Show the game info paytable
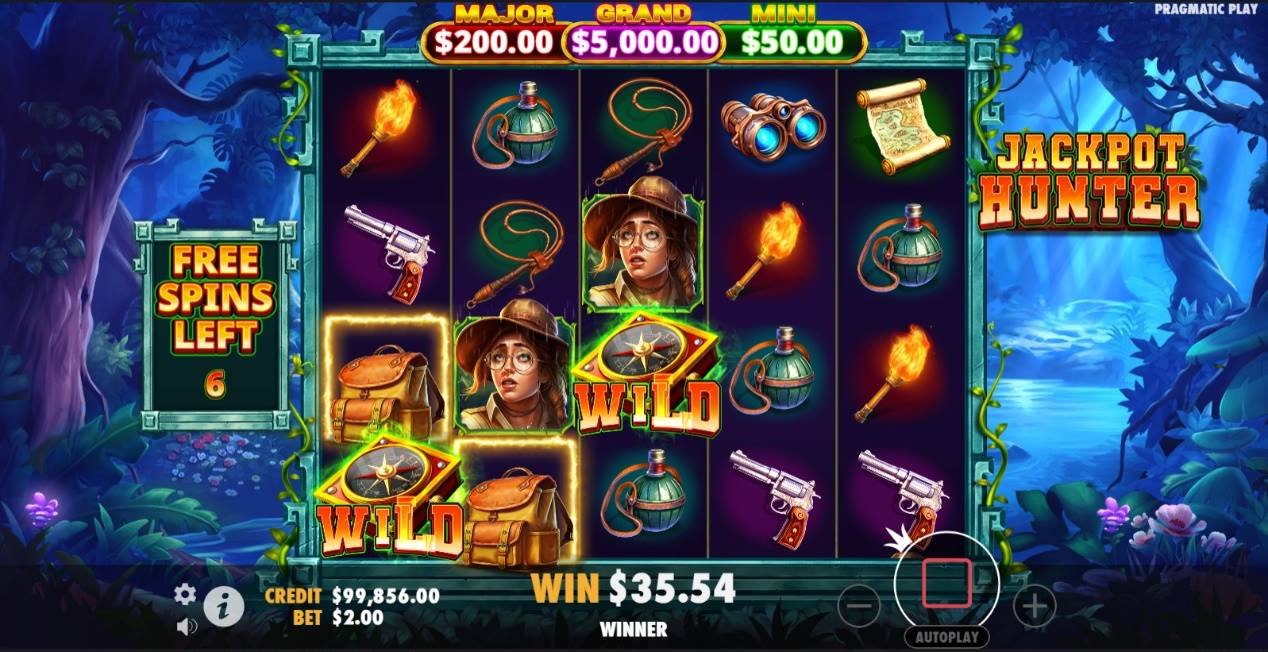This screenshot has height=652, width=1268. [223, 604]
